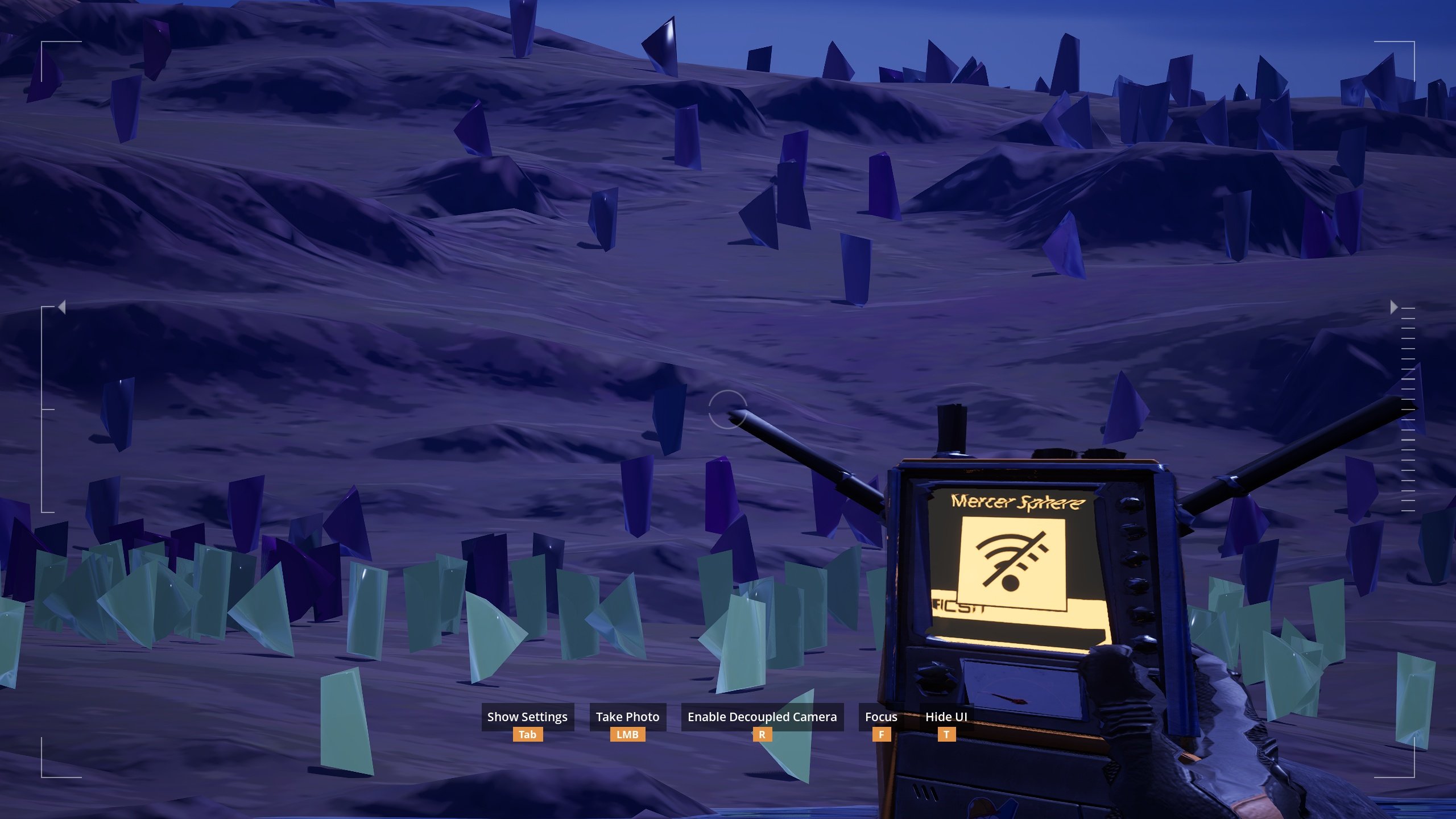Viewport: 1456px width, 819px height.
Task: Click the Focus label
Action: pyautogui.click(x=881, y=717)
